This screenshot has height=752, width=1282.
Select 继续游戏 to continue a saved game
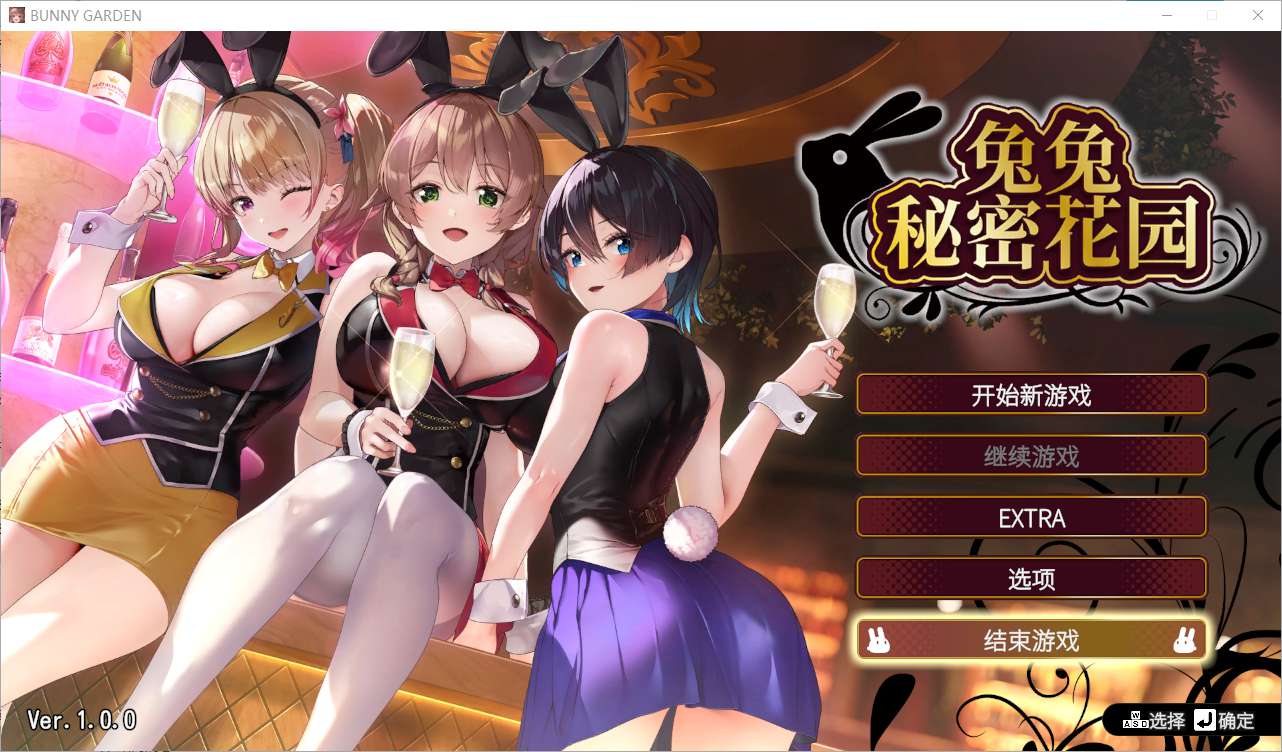1032,456
